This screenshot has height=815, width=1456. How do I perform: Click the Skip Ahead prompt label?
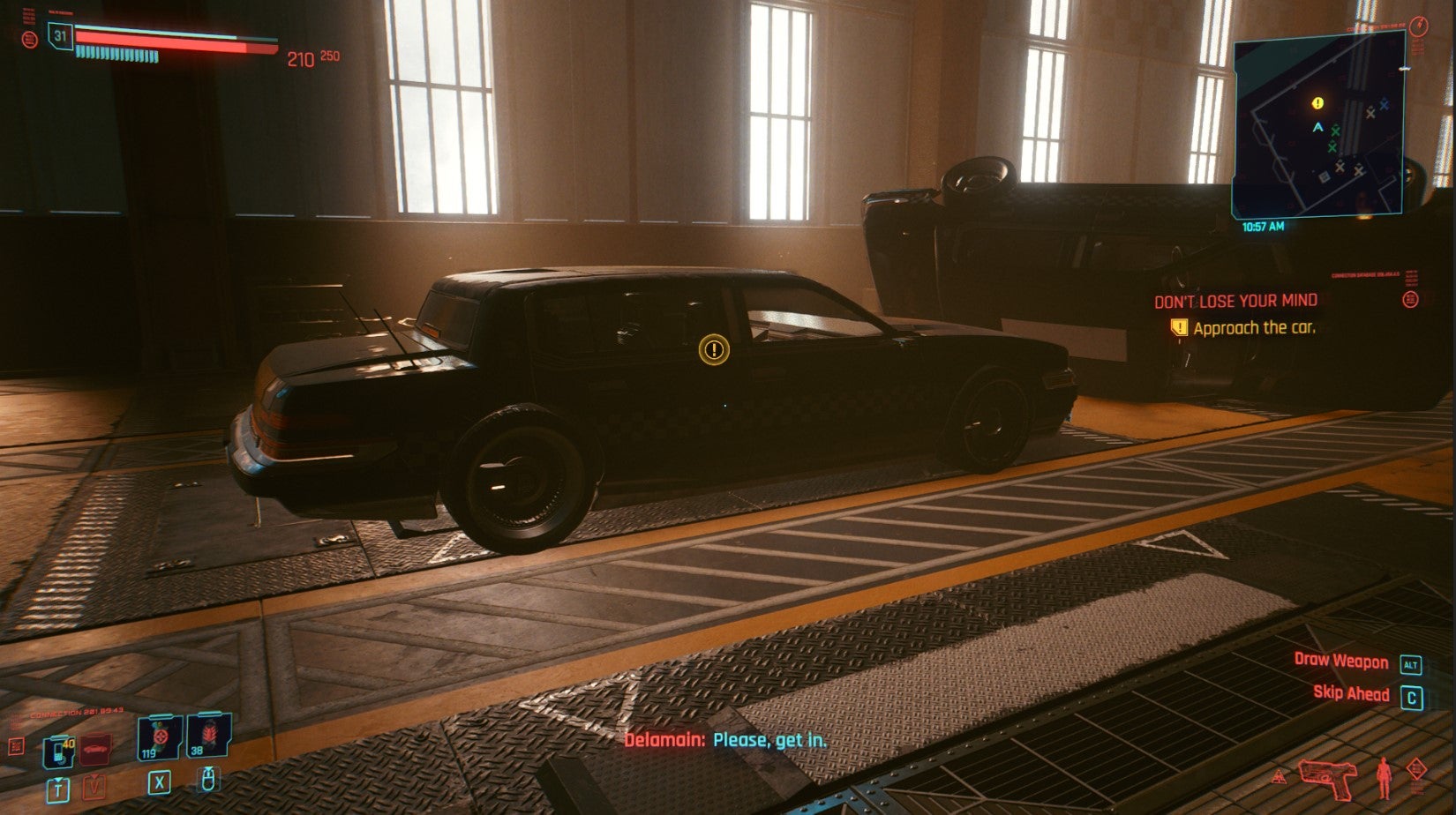pyautogui.click(x=1351, y=693)
